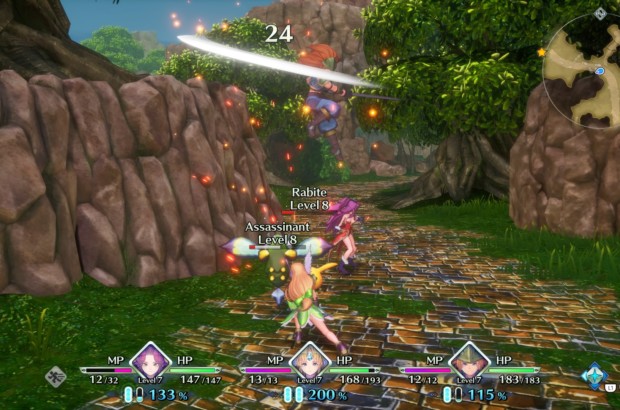Open the crossed-tools shortcut icon

pyautogui.click(x=56, y=377)
